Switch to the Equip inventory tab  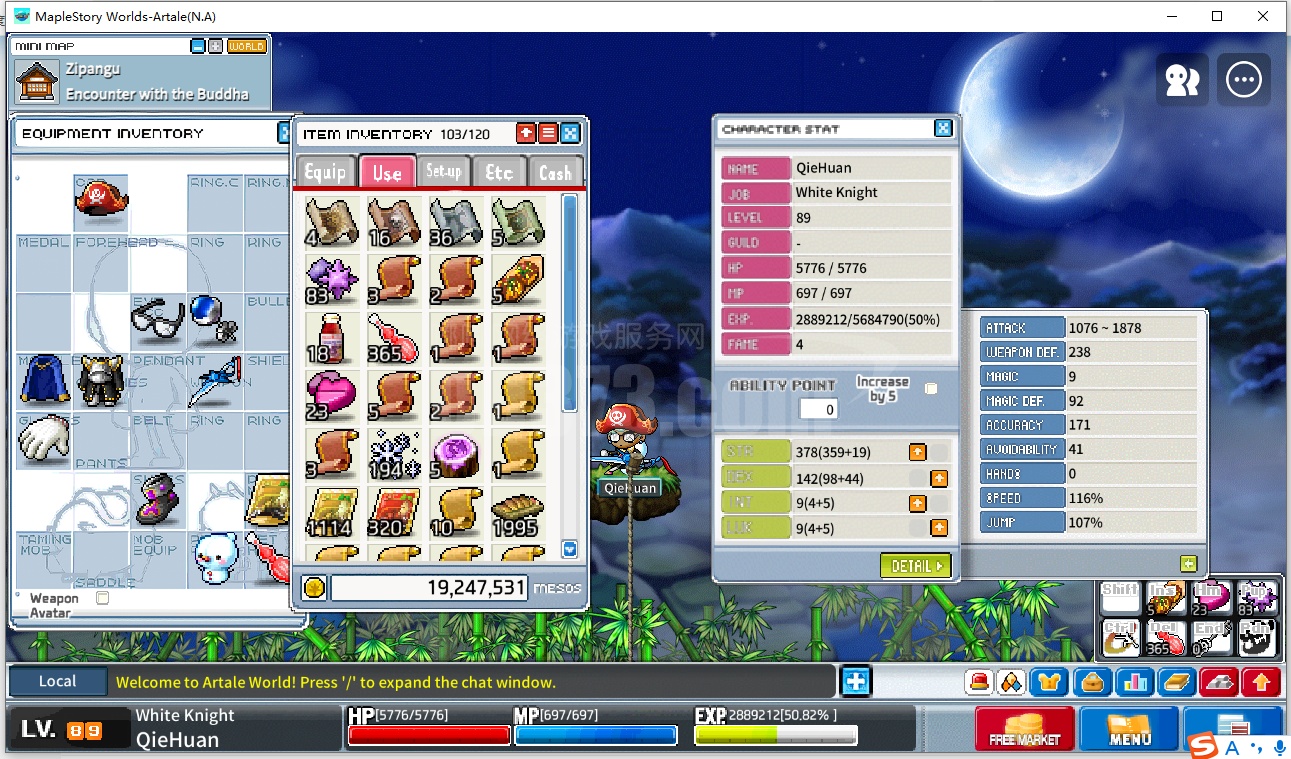325,172
